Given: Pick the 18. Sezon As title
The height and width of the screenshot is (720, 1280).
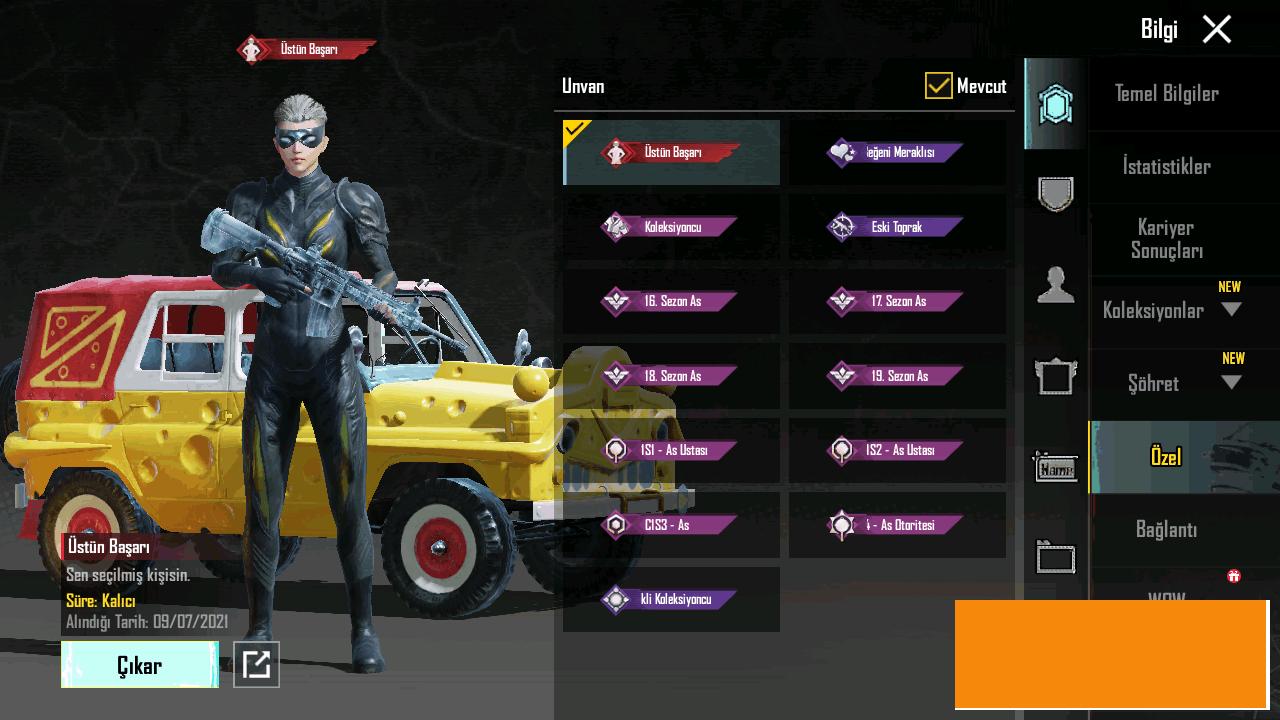Looking at the screenshot, I should [671, 376].
